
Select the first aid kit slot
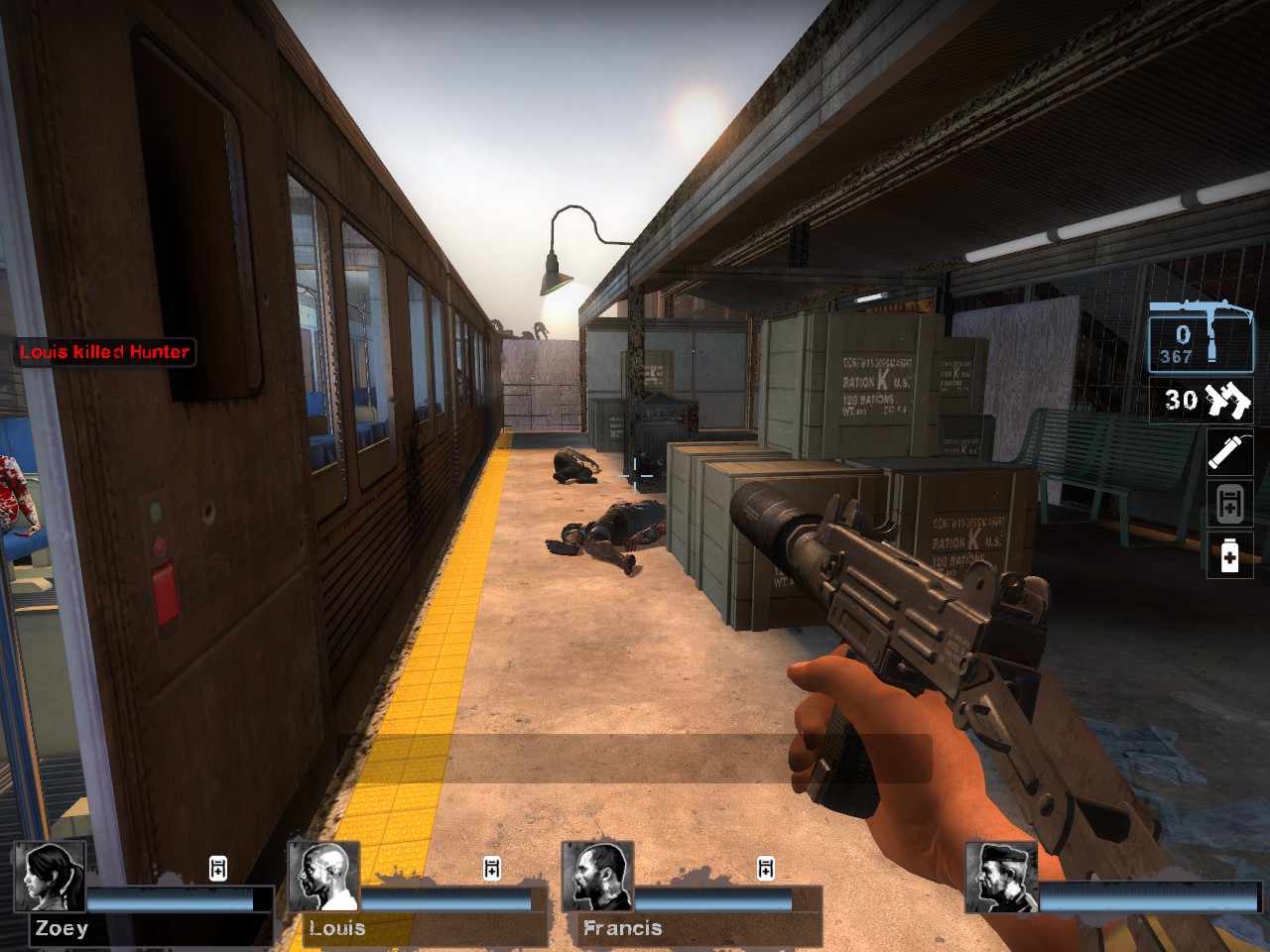1229,504
